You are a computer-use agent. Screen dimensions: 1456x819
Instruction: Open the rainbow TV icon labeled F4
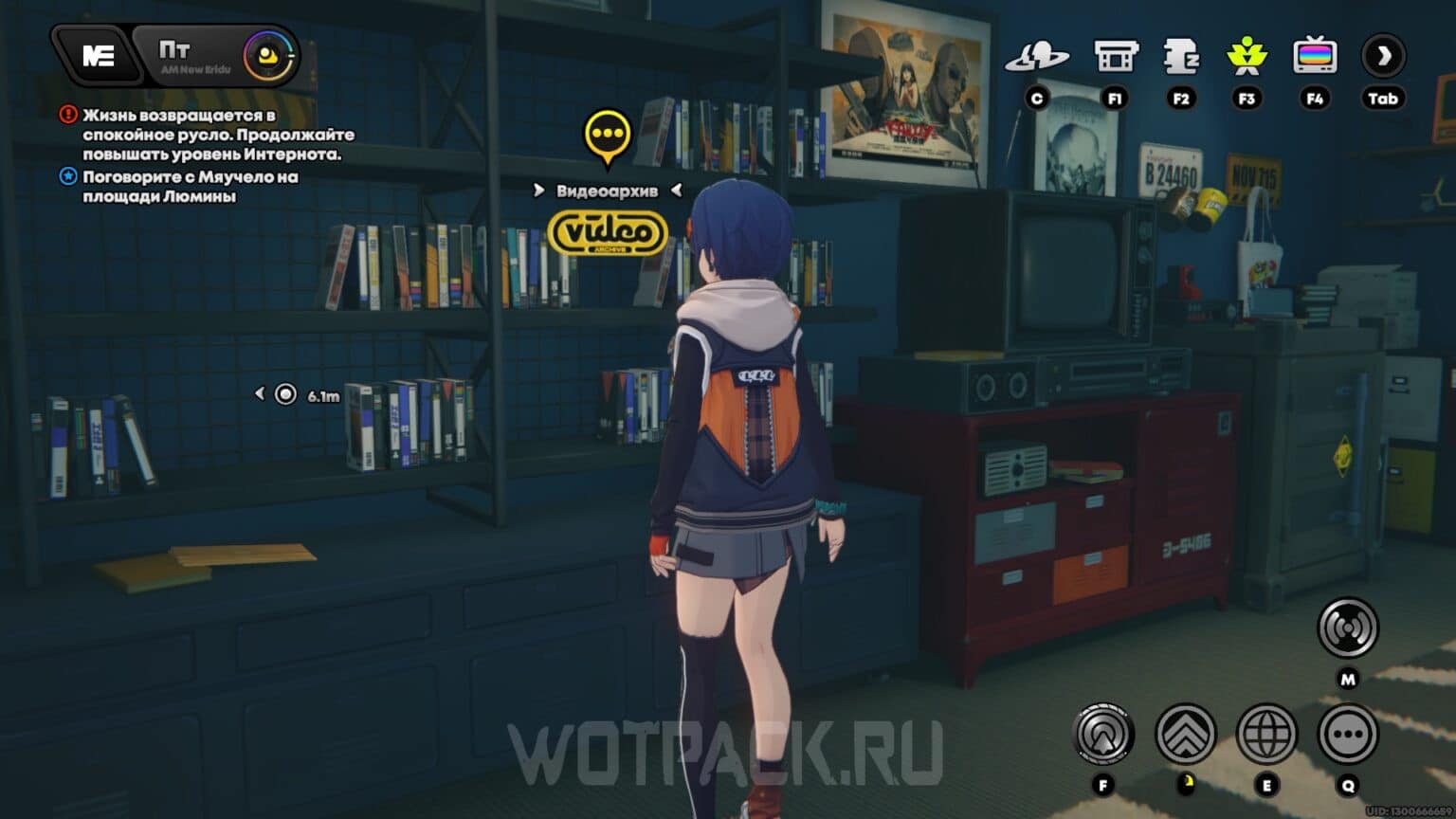(x=1315, y=57)
